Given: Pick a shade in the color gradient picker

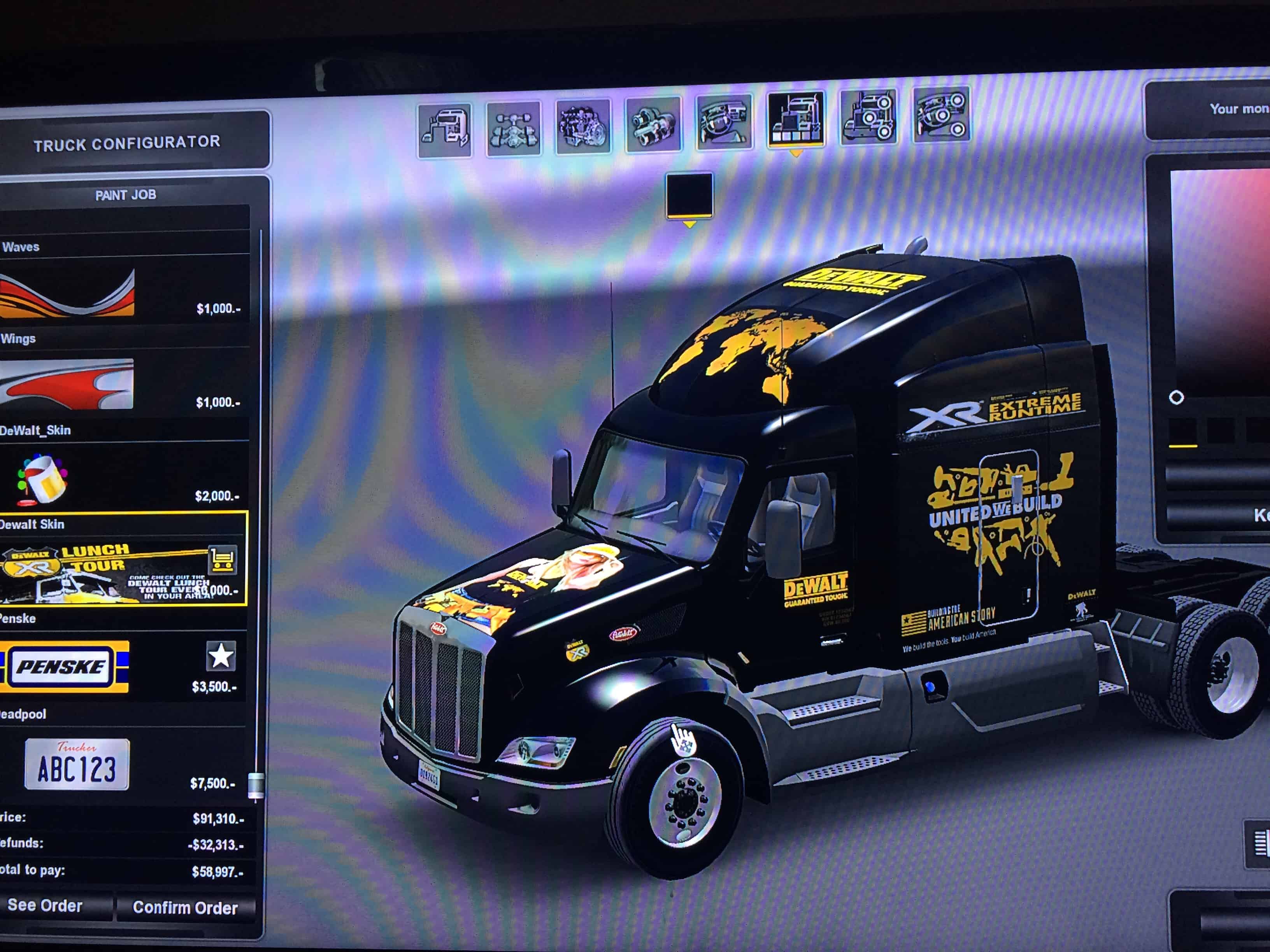Looking at the screenshot, I should click(x=1217, y=287).
